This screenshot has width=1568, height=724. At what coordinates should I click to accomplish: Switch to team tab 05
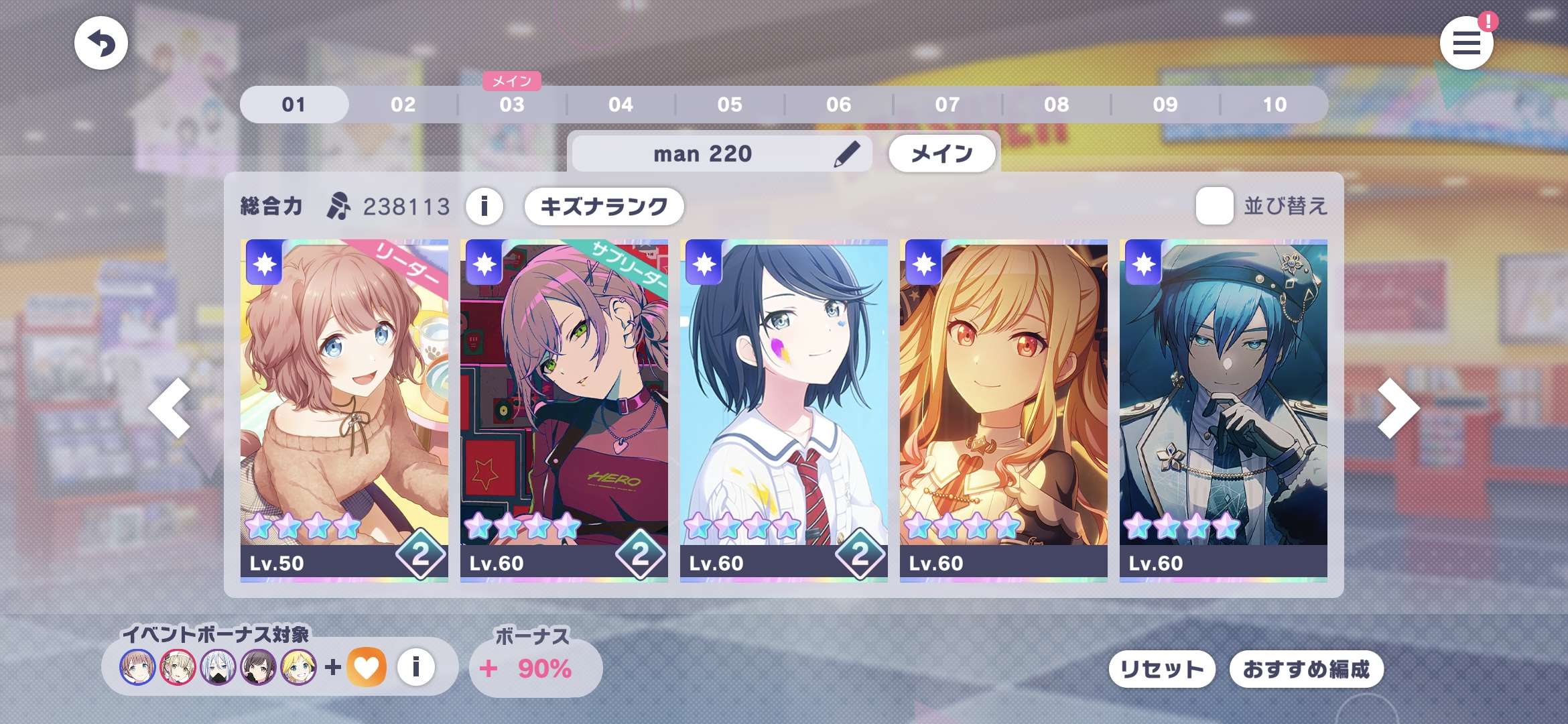[730, 105]
